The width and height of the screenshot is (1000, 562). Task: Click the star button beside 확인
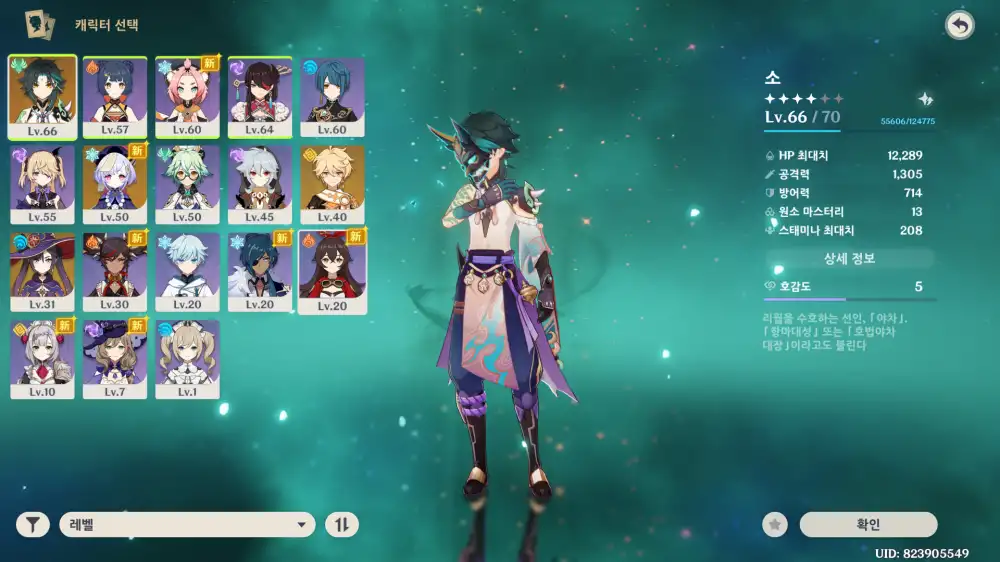(x=774, y=525)
